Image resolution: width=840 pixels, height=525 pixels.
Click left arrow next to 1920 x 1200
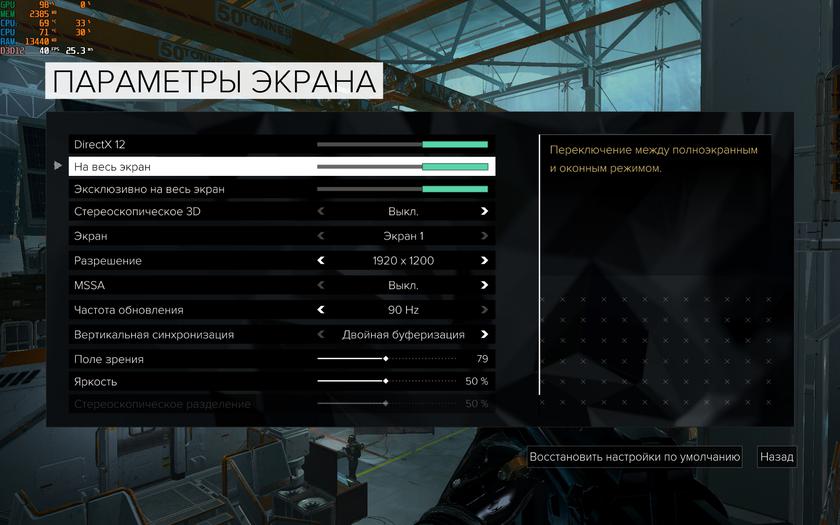(321, 261)
